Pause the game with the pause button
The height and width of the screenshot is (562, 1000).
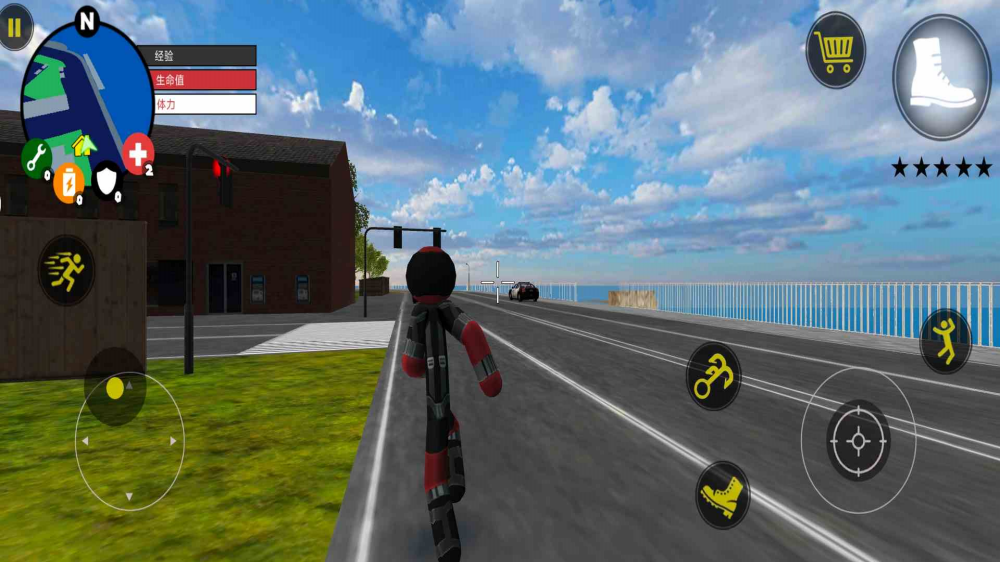14,27
